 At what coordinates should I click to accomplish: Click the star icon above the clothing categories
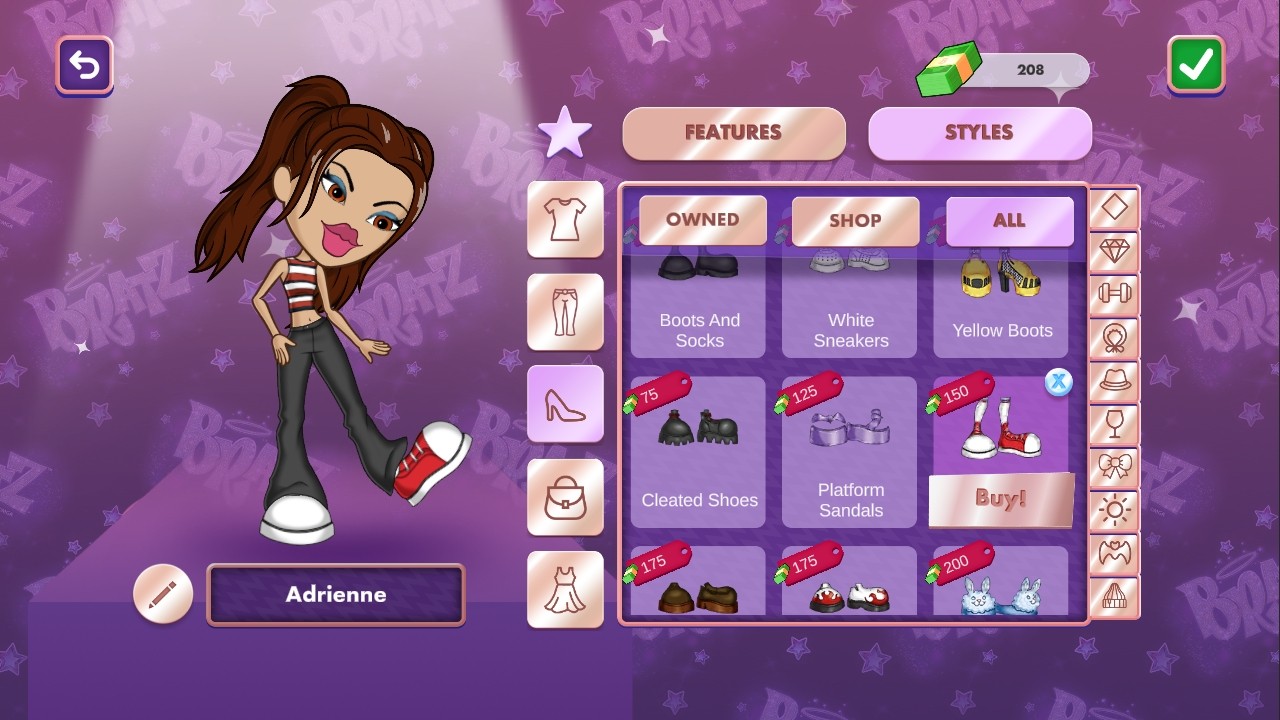565,130
